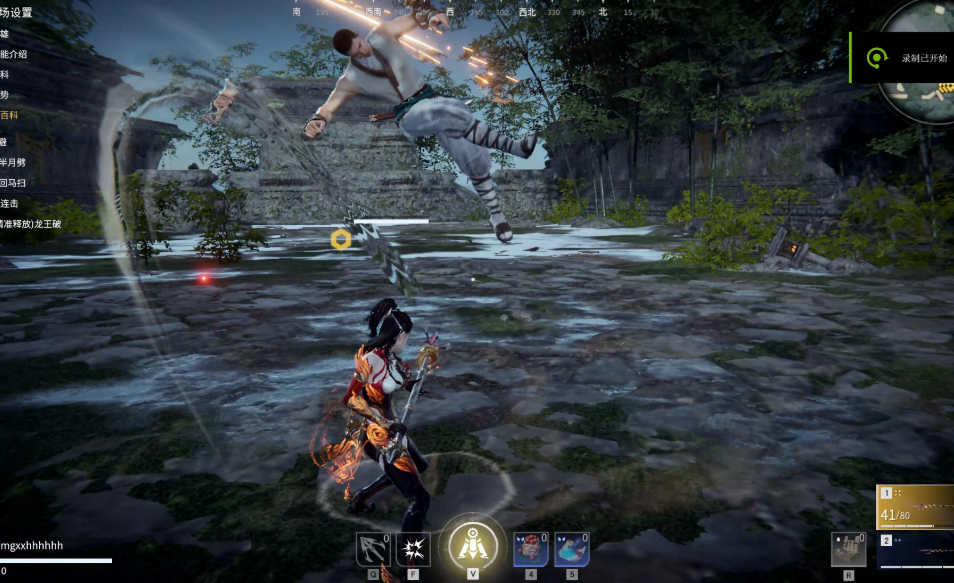Choose the highlighted 百科 menu entry
Screen dimensions: 954x583
coord(9,115)
